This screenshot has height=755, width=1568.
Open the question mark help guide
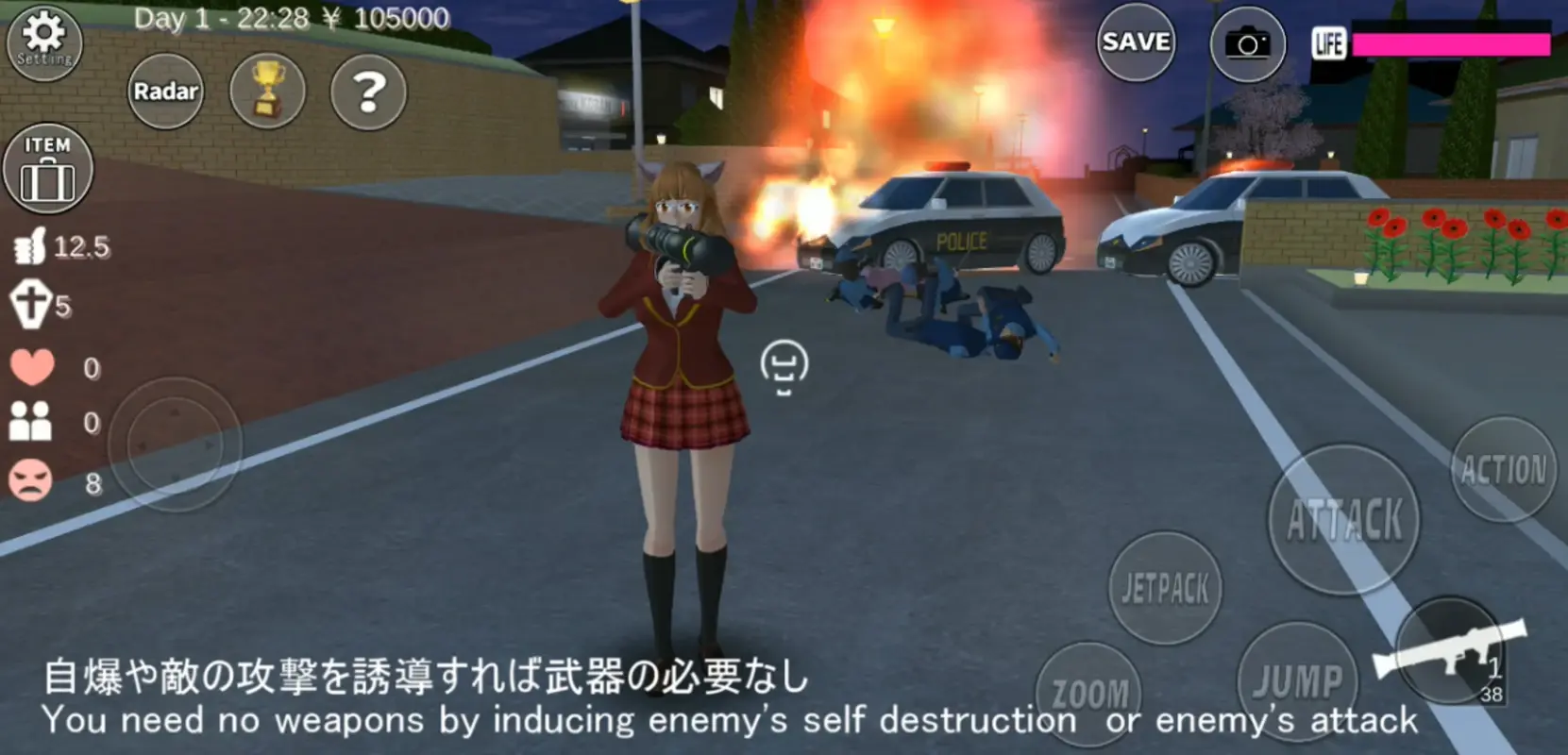pos(368,90)
